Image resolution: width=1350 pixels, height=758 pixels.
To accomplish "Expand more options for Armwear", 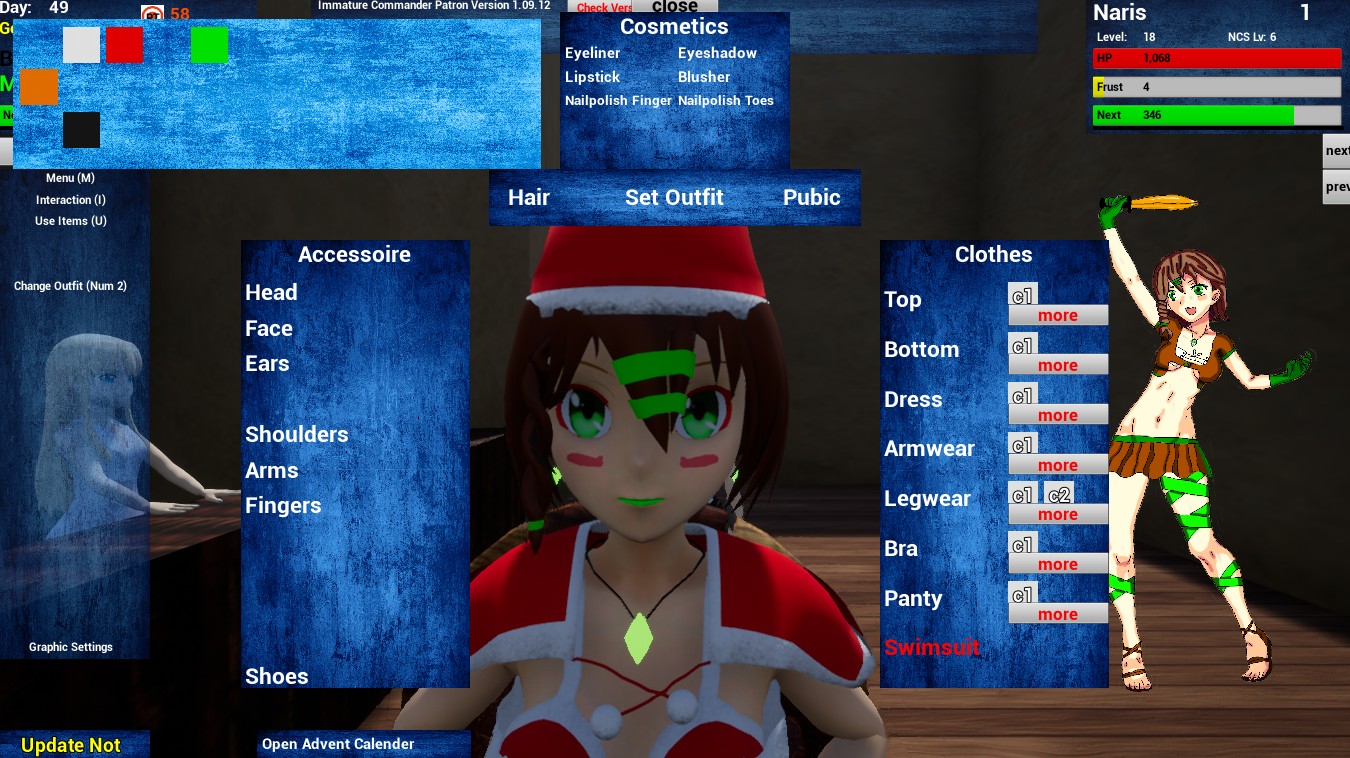I will (x=1057, y=464).
